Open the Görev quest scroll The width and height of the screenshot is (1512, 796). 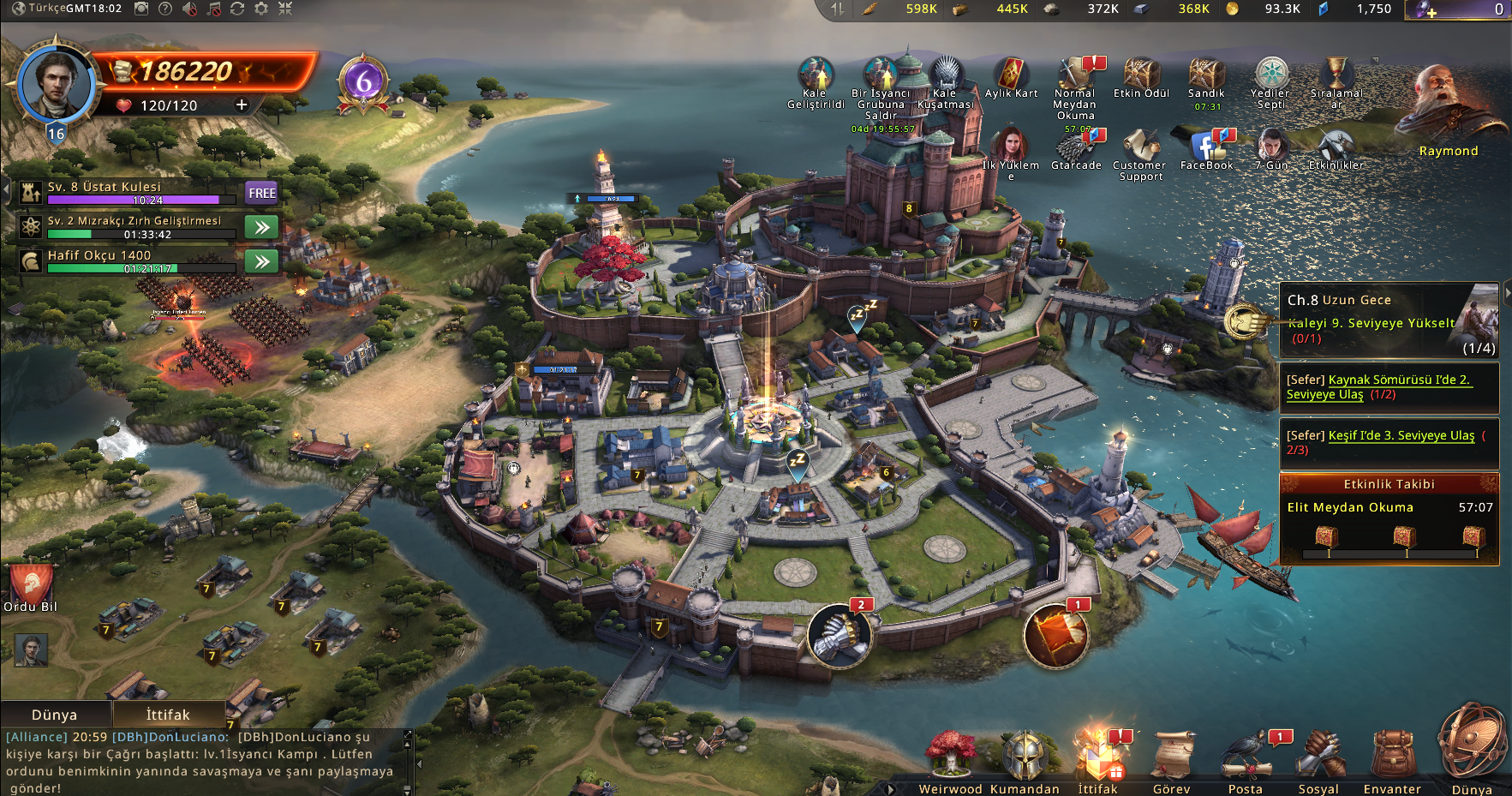tap(1172, 757)
